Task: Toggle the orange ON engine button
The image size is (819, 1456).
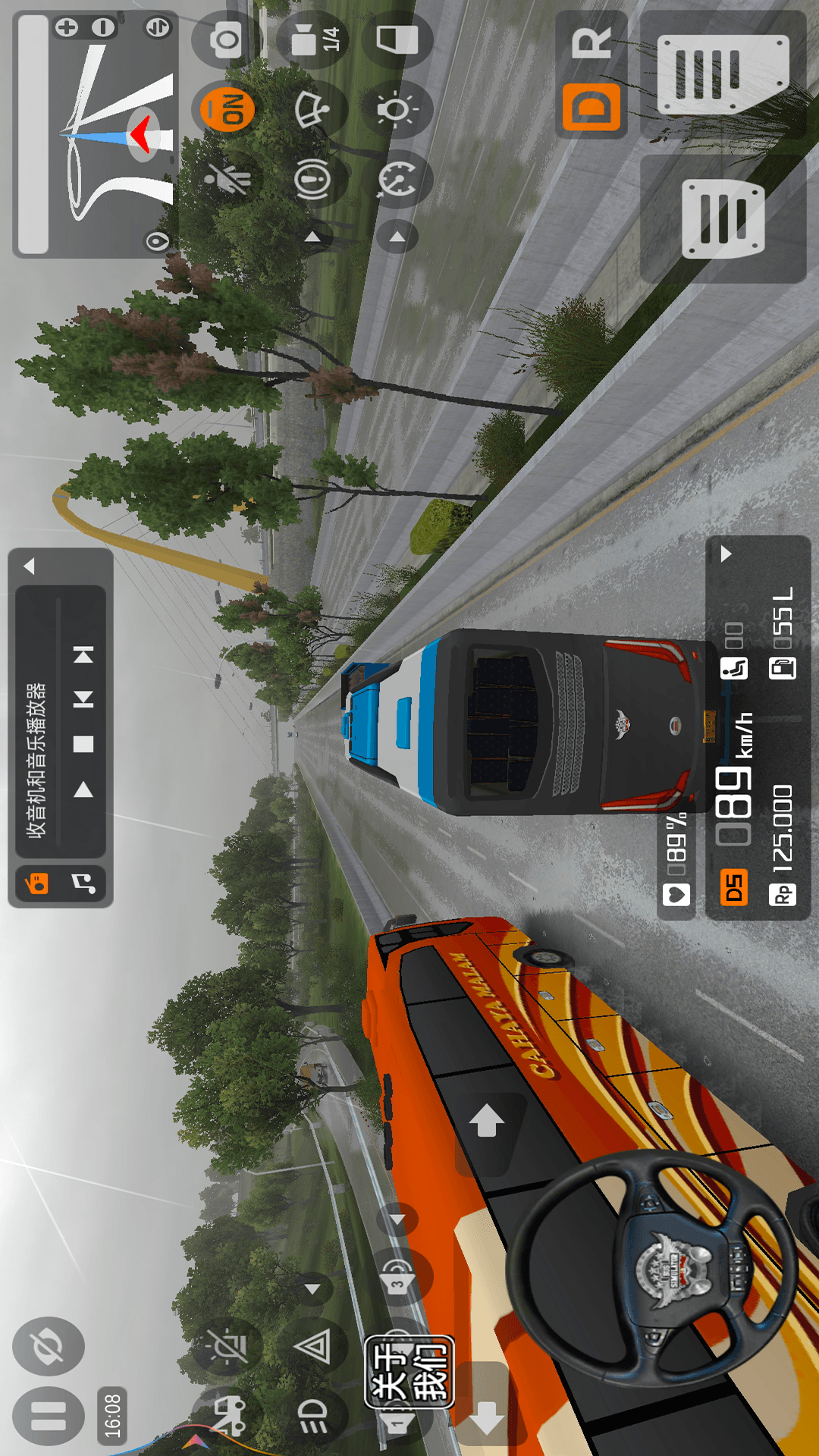Action: [x=227, y=107]
